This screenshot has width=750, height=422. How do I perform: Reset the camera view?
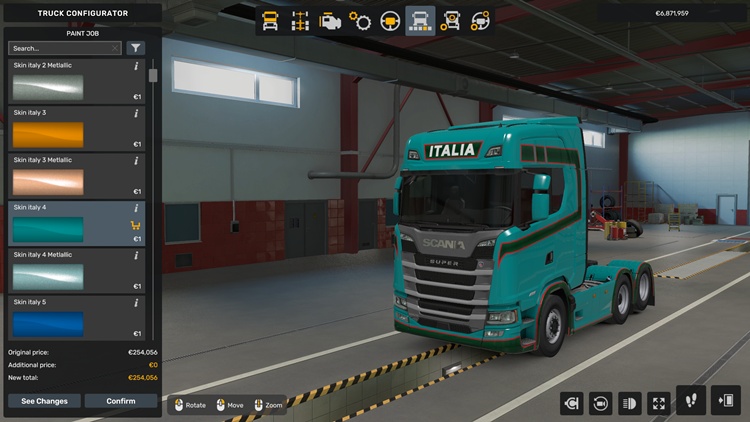coord(601,403)
